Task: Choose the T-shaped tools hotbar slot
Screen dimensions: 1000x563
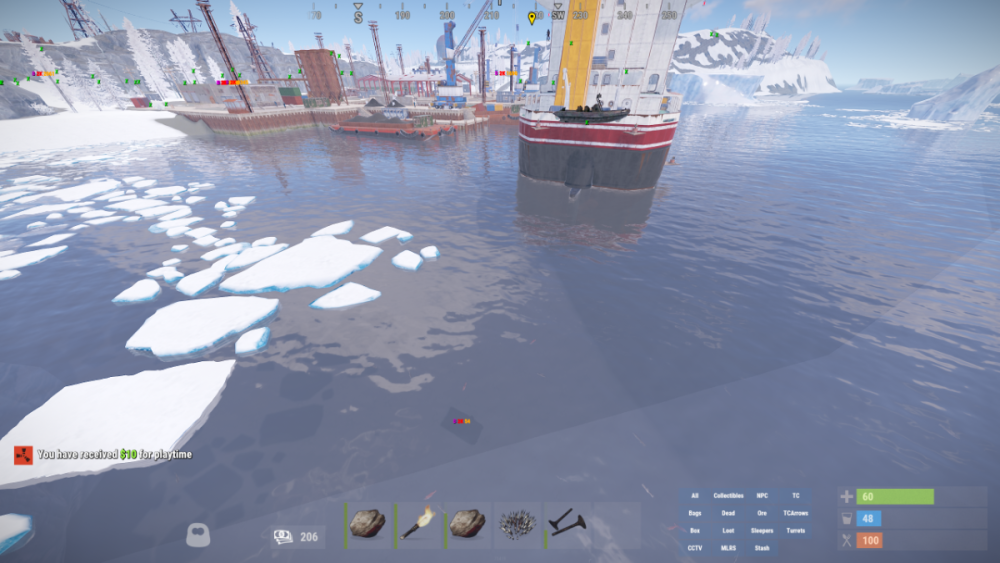Action: [x=567, y=525]
